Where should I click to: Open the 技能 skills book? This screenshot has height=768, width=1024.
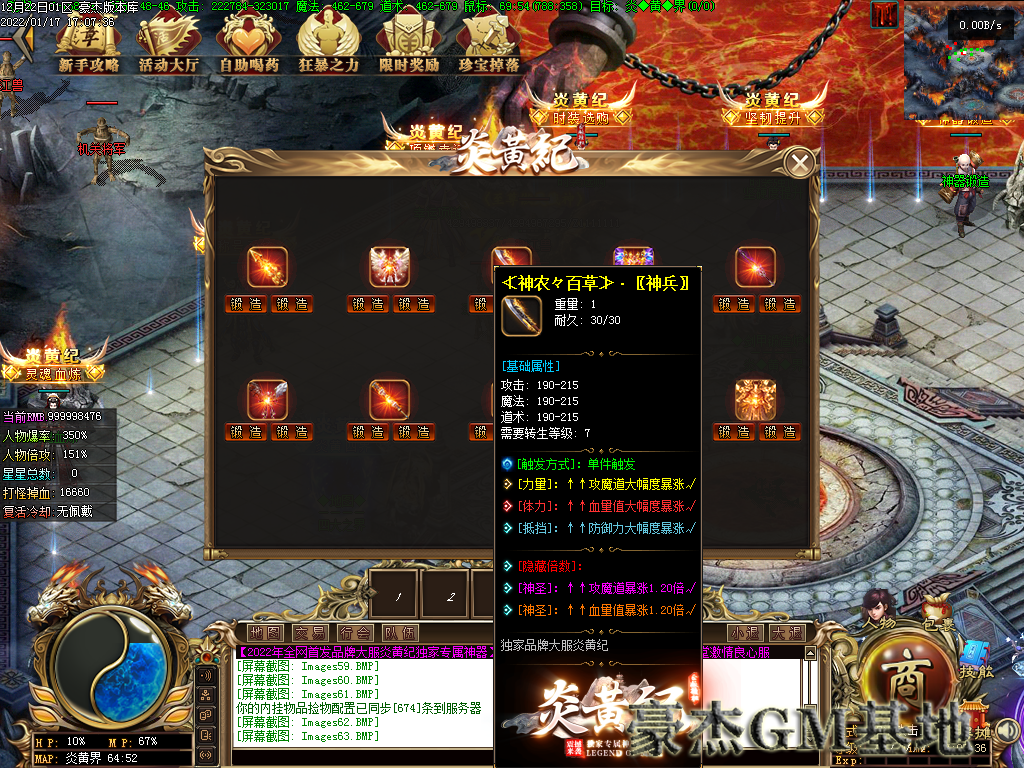(975, 660)
